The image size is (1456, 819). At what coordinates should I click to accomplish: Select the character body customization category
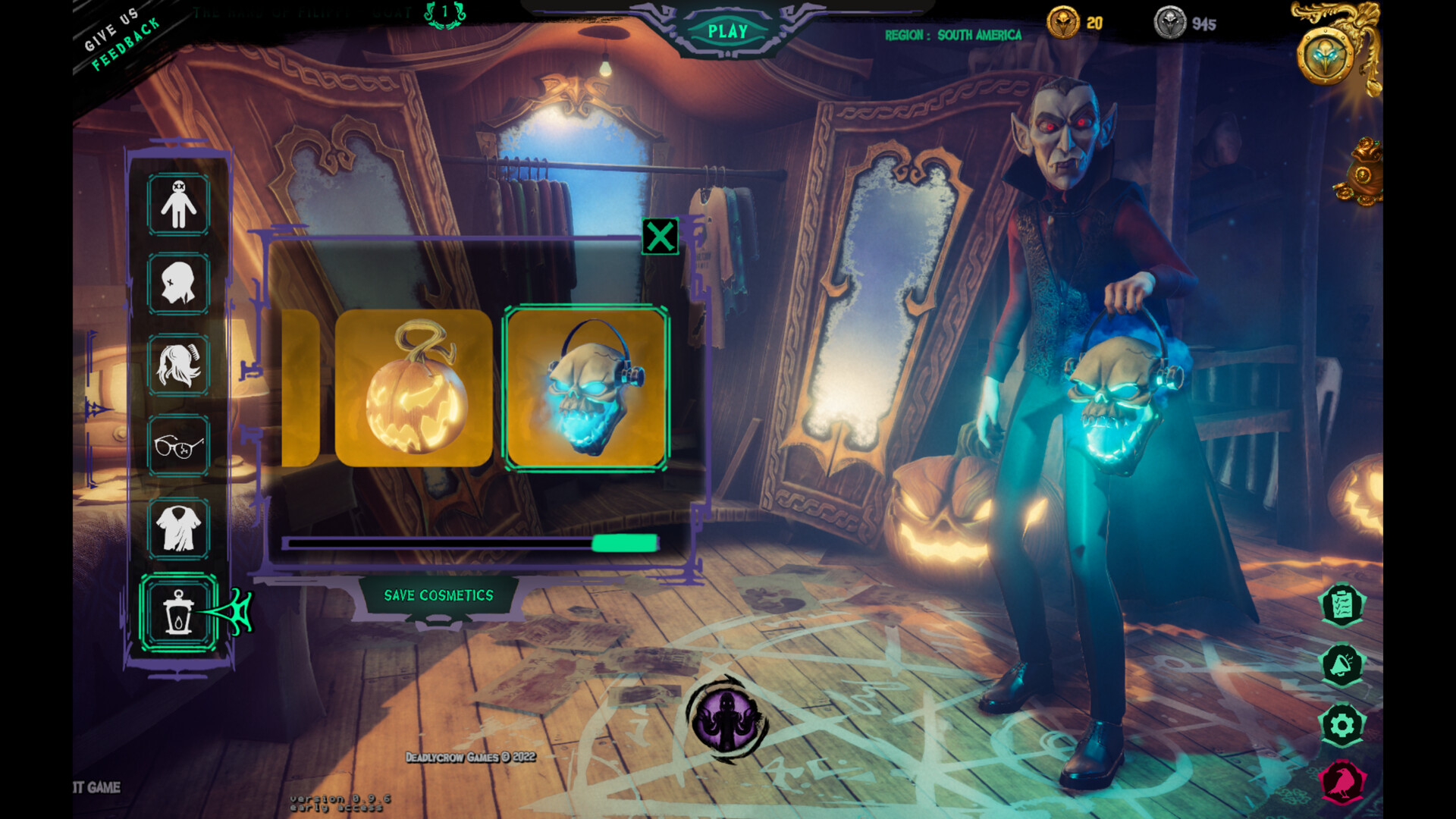pyautogui.click(x=179, y=203)
